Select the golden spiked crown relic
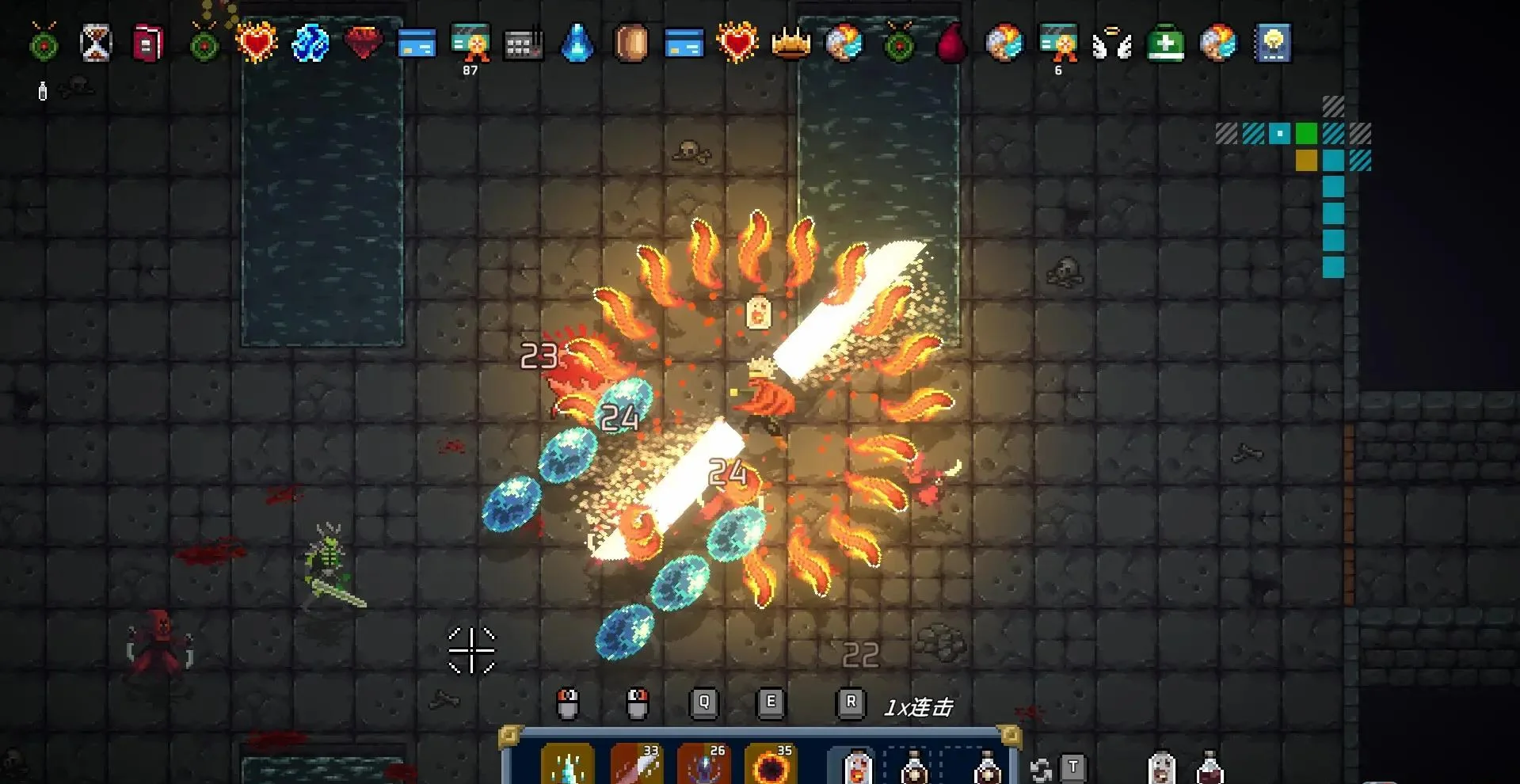Viewport: 1520px width, 784px height. tap(790, 43)
